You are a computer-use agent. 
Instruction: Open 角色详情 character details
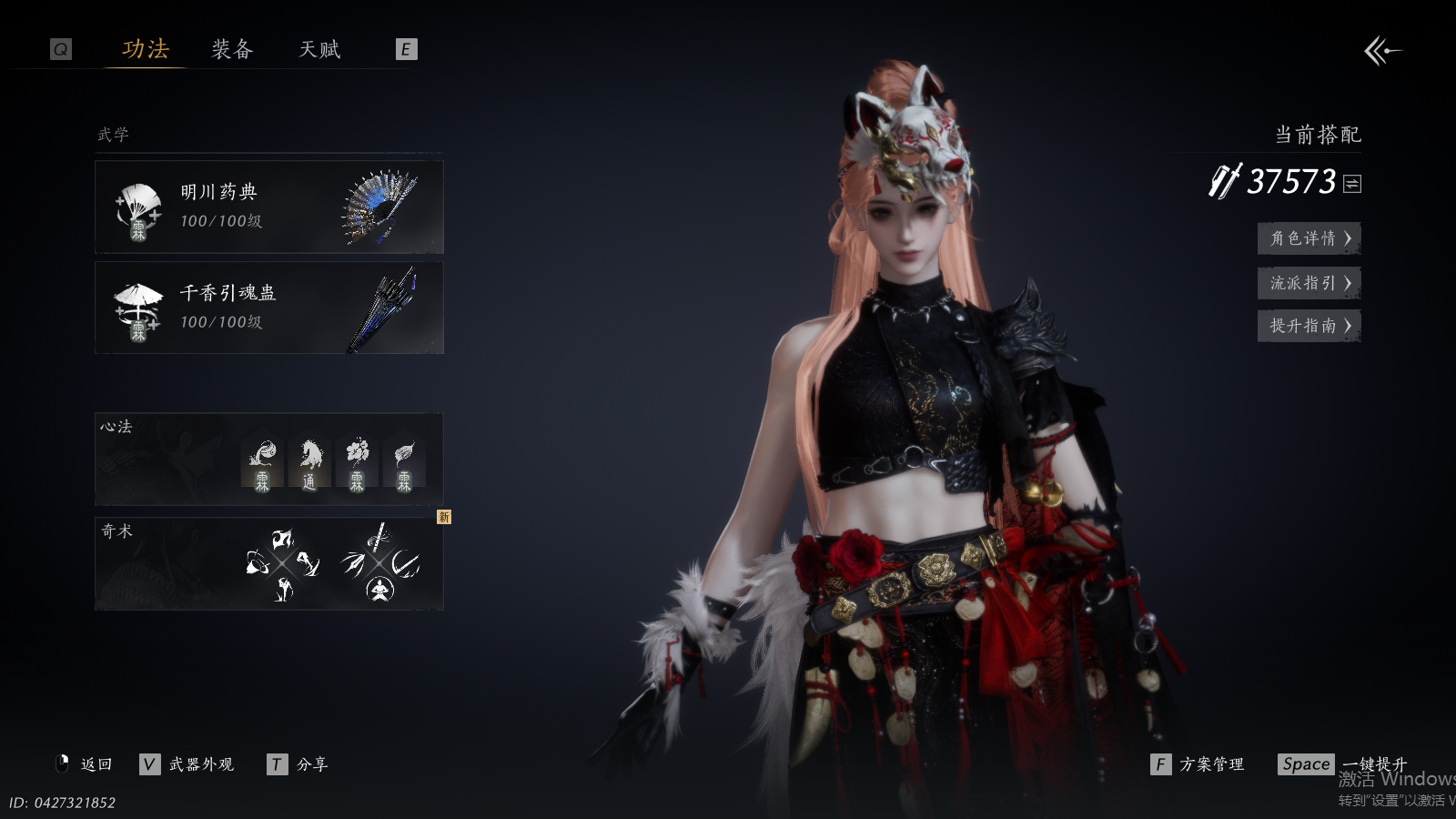(1309, 238)
